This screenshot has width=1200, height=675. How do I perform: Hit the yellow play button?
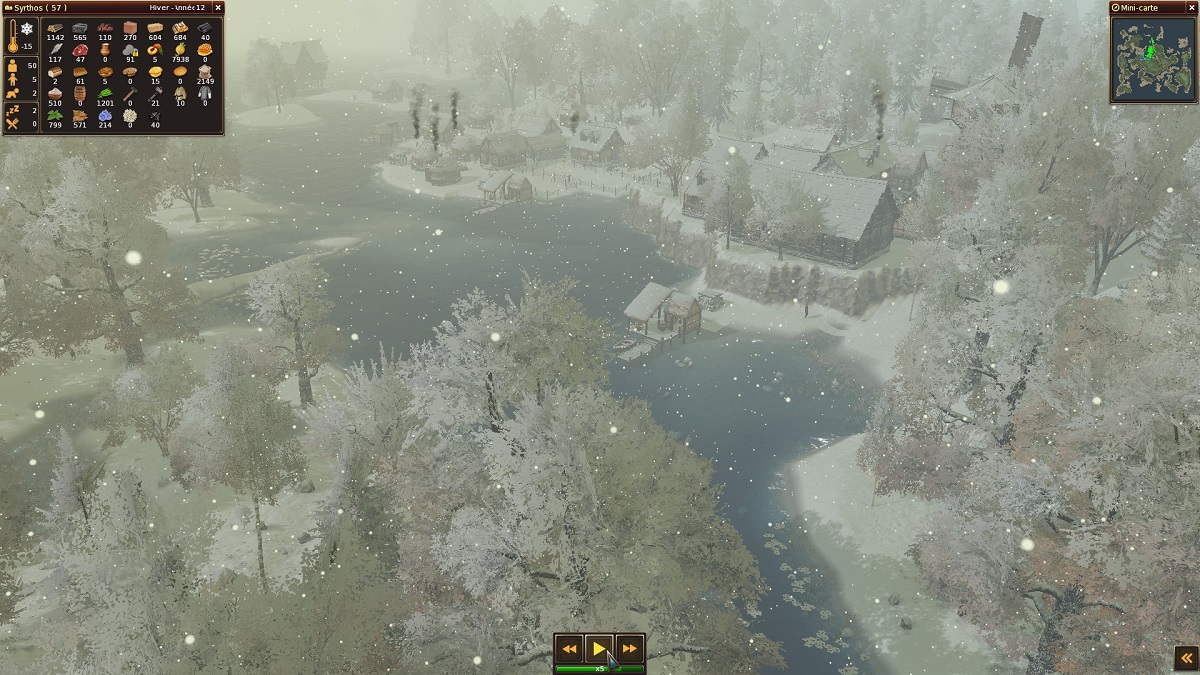coord(599,649)
